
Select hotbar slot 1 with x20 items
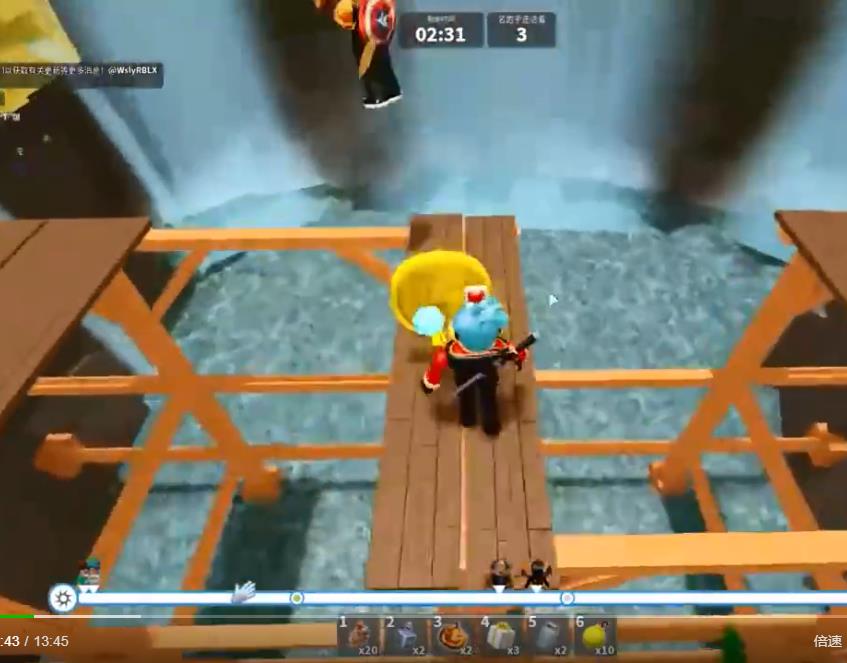click(358, 635)
